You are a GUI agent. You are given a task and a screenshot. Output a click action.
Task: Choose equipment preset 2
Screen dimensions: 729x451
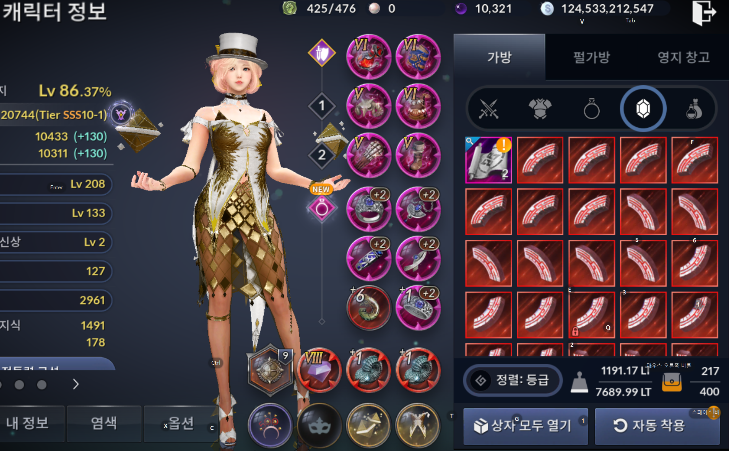click(x=321, y=155)
